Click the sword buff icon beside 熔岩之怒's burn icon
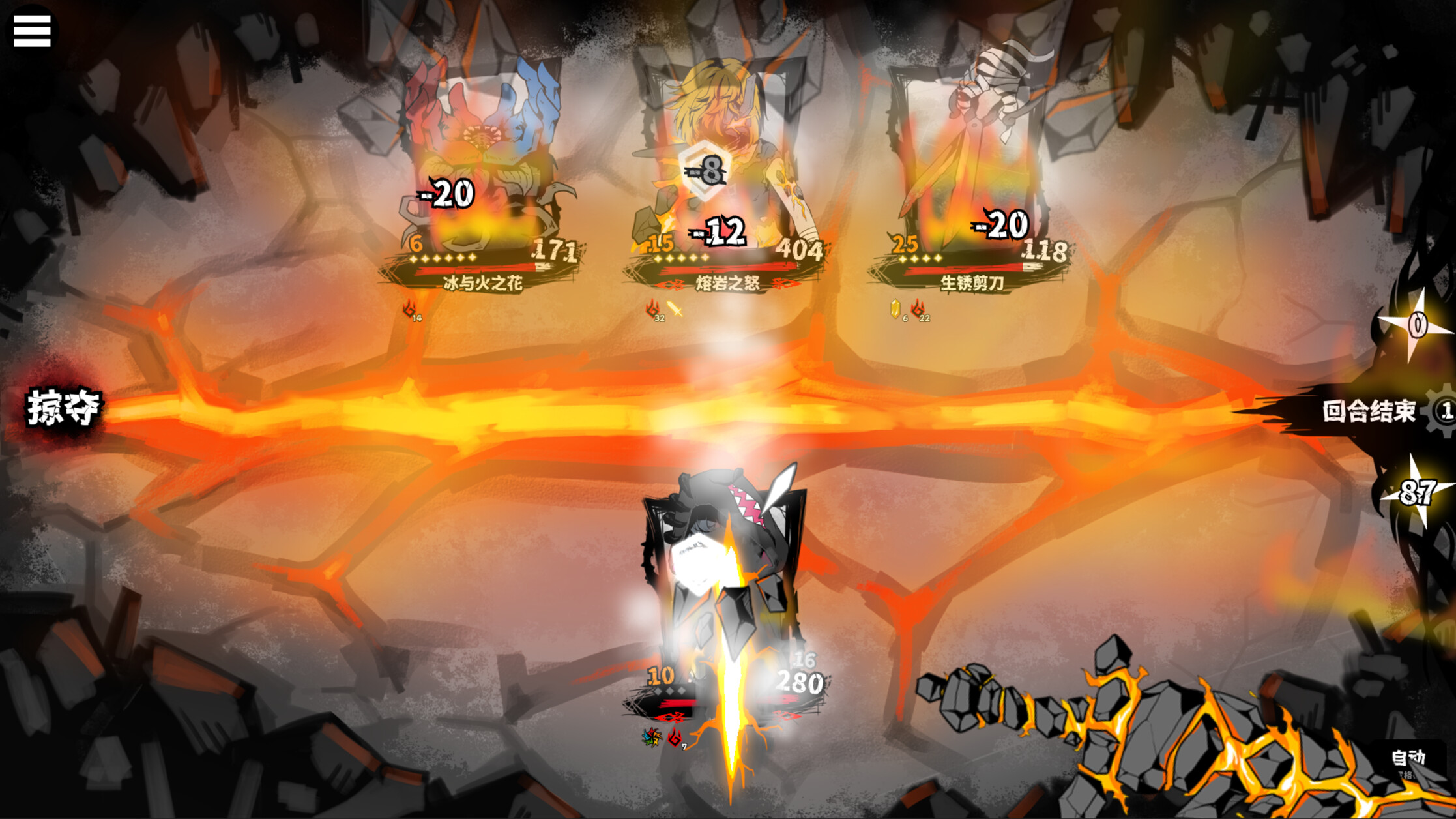This screenshot has height=819, width=1456. tap(674, 310)
